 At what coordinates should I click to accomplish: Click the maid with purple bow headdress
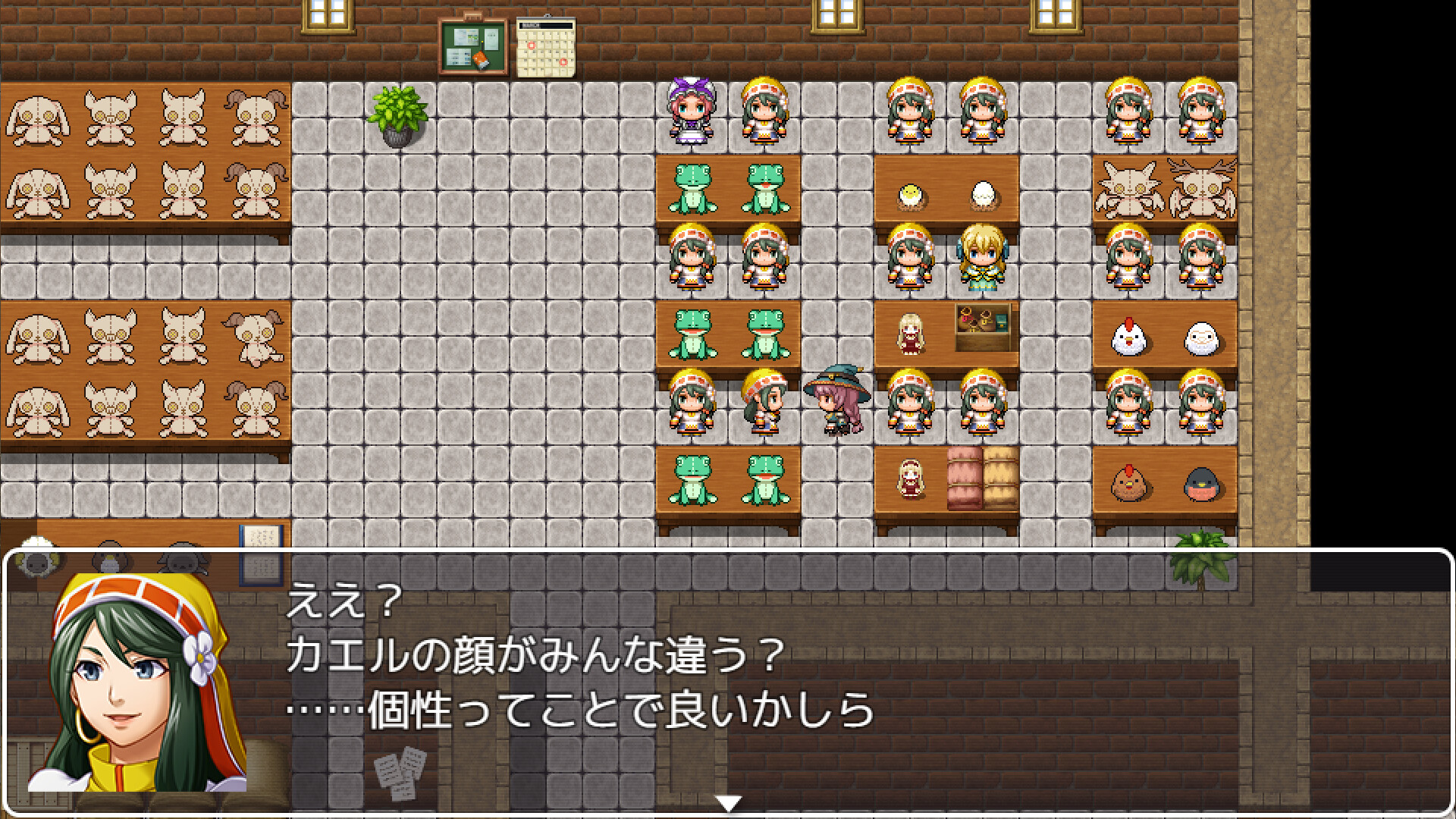(x=689, y=114)
